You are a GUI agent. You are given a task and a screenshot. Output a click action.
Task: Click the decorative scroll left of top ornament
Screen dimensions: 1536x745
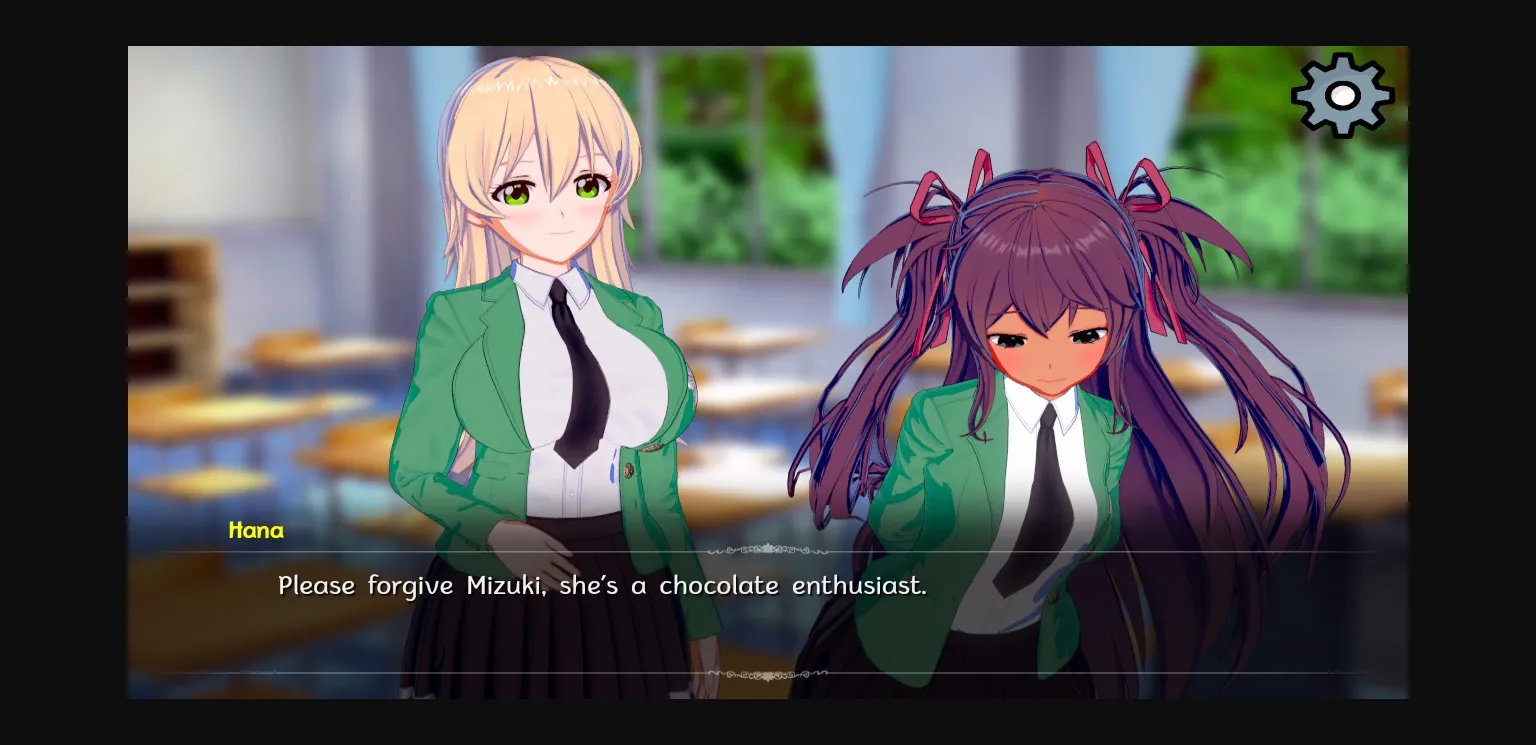(x=718, y=551)
